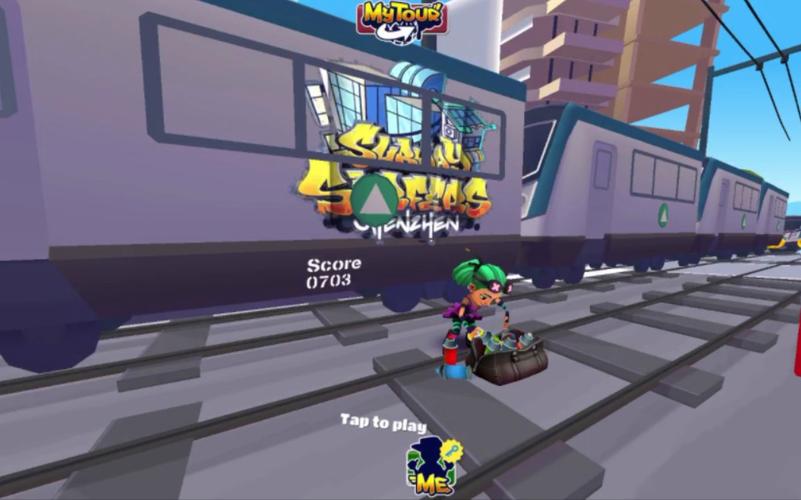Open the MyTour button

click(402, 17)
